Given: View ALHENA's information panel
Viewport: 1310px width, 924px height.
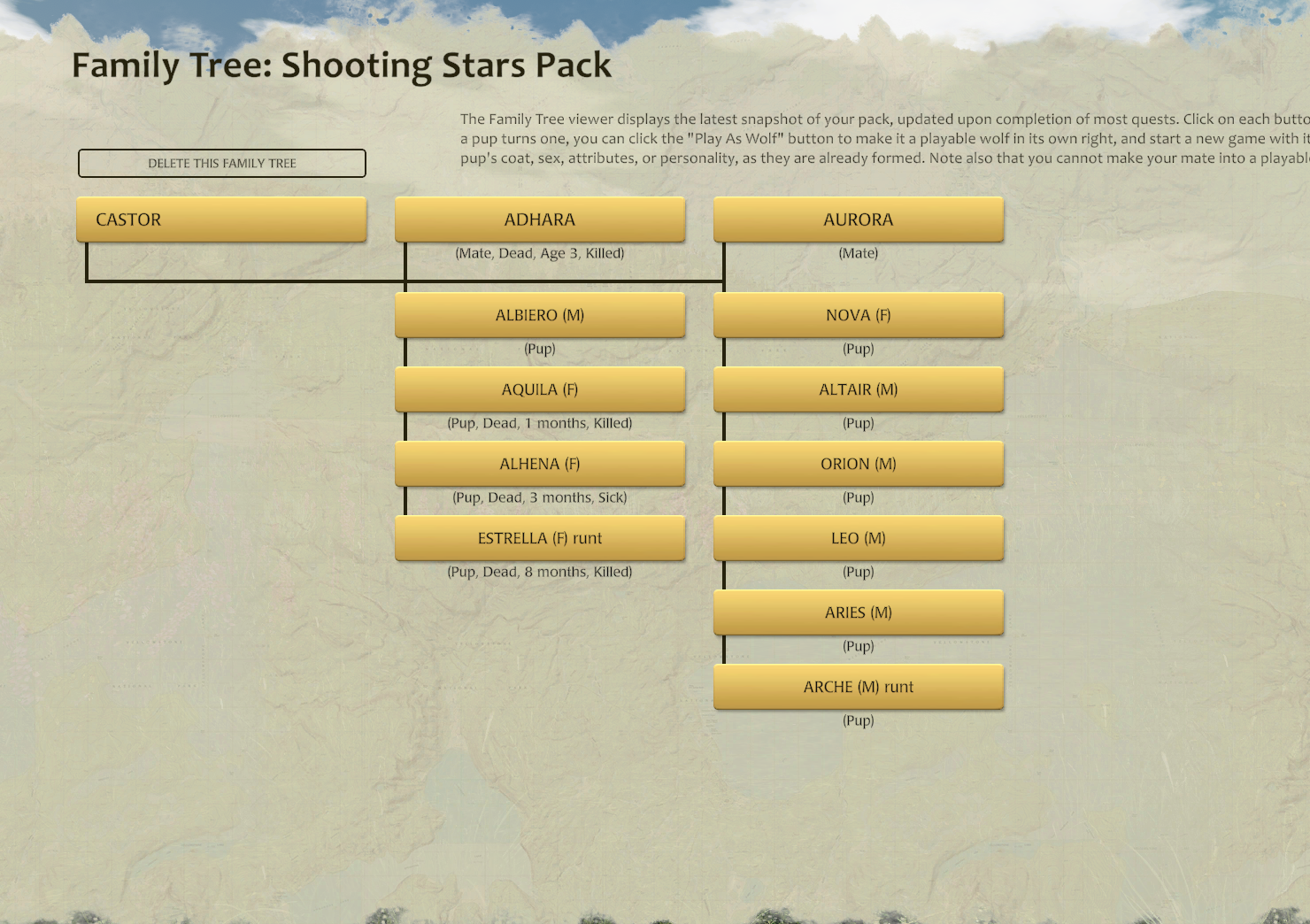Looking at the screenshot, I should click(540, 464).
